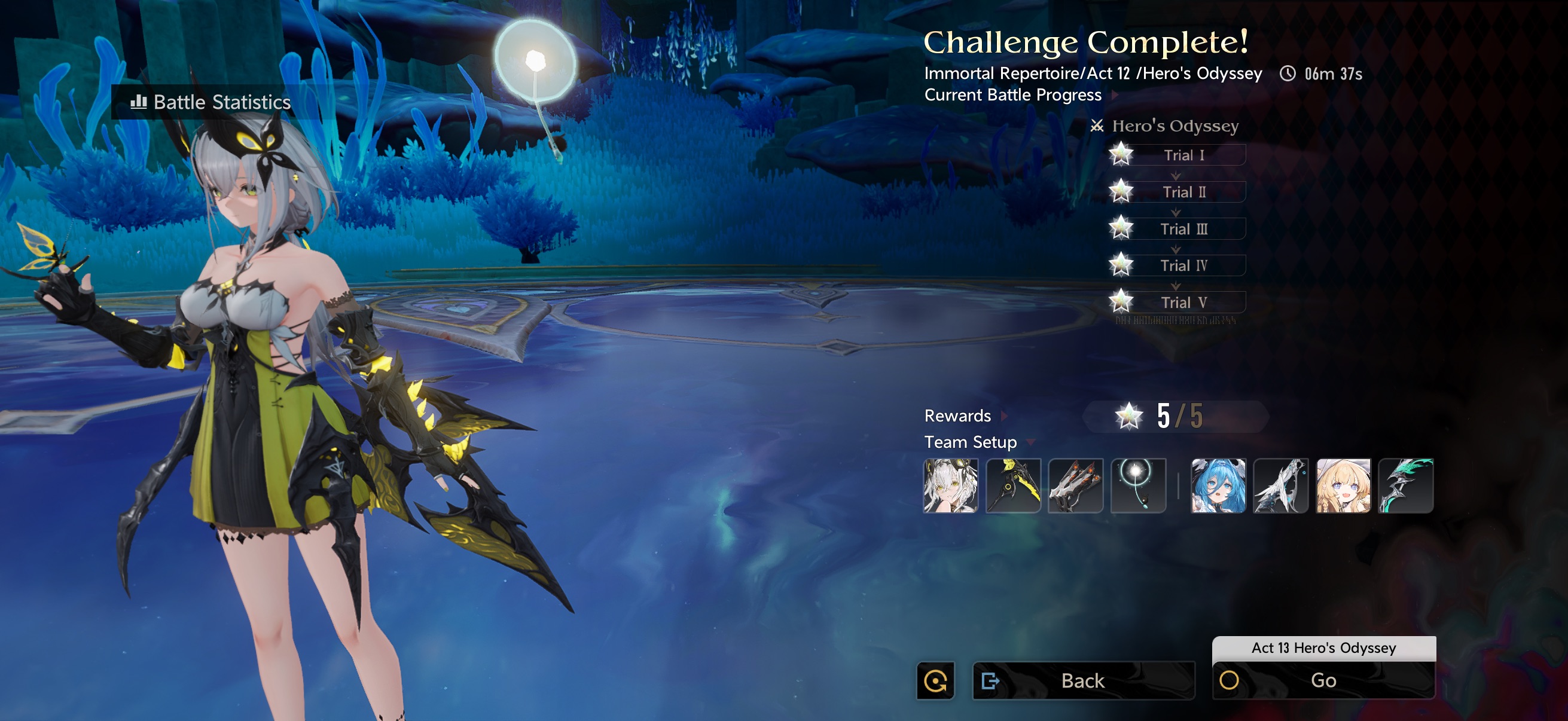
Task: Go to Act 13 Hero's Odyssey
Action: [x=1323, y=680]
